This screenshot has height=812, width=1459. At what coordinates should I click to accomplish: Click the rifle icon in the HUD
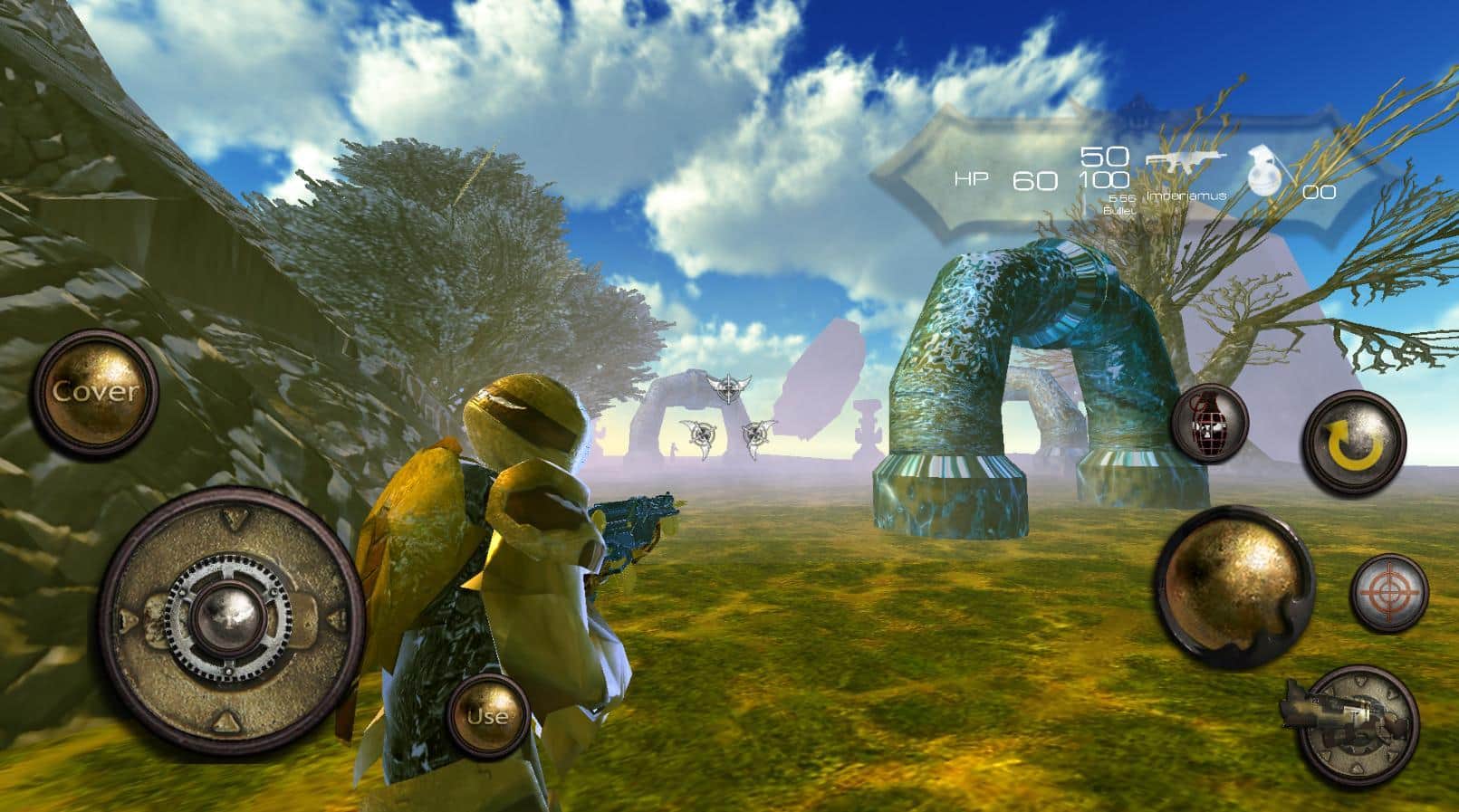click(x=1186, y=161)
